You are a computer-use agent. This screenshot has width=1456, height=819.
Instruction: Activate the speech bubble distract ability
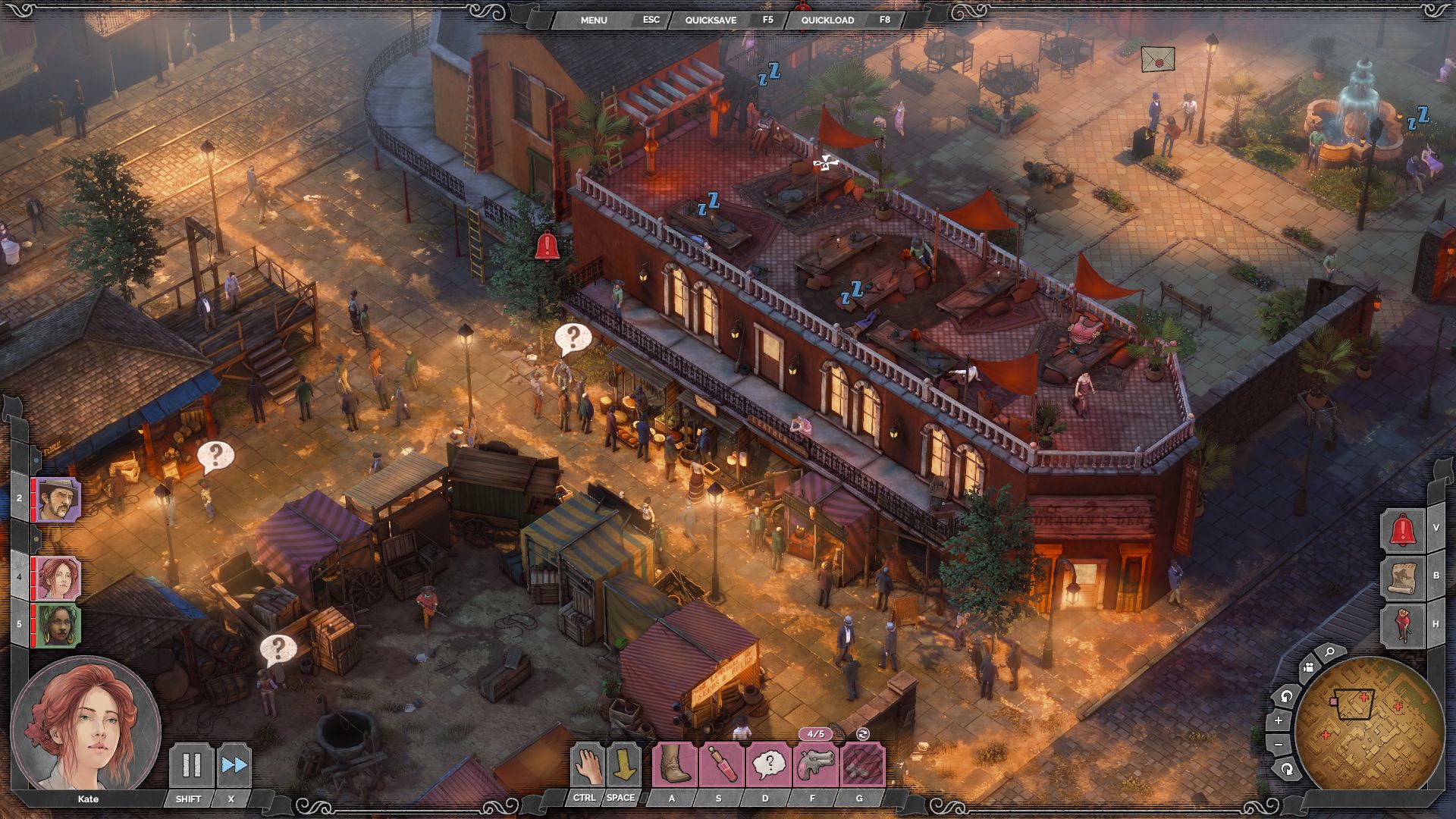[x=767, y=764]
